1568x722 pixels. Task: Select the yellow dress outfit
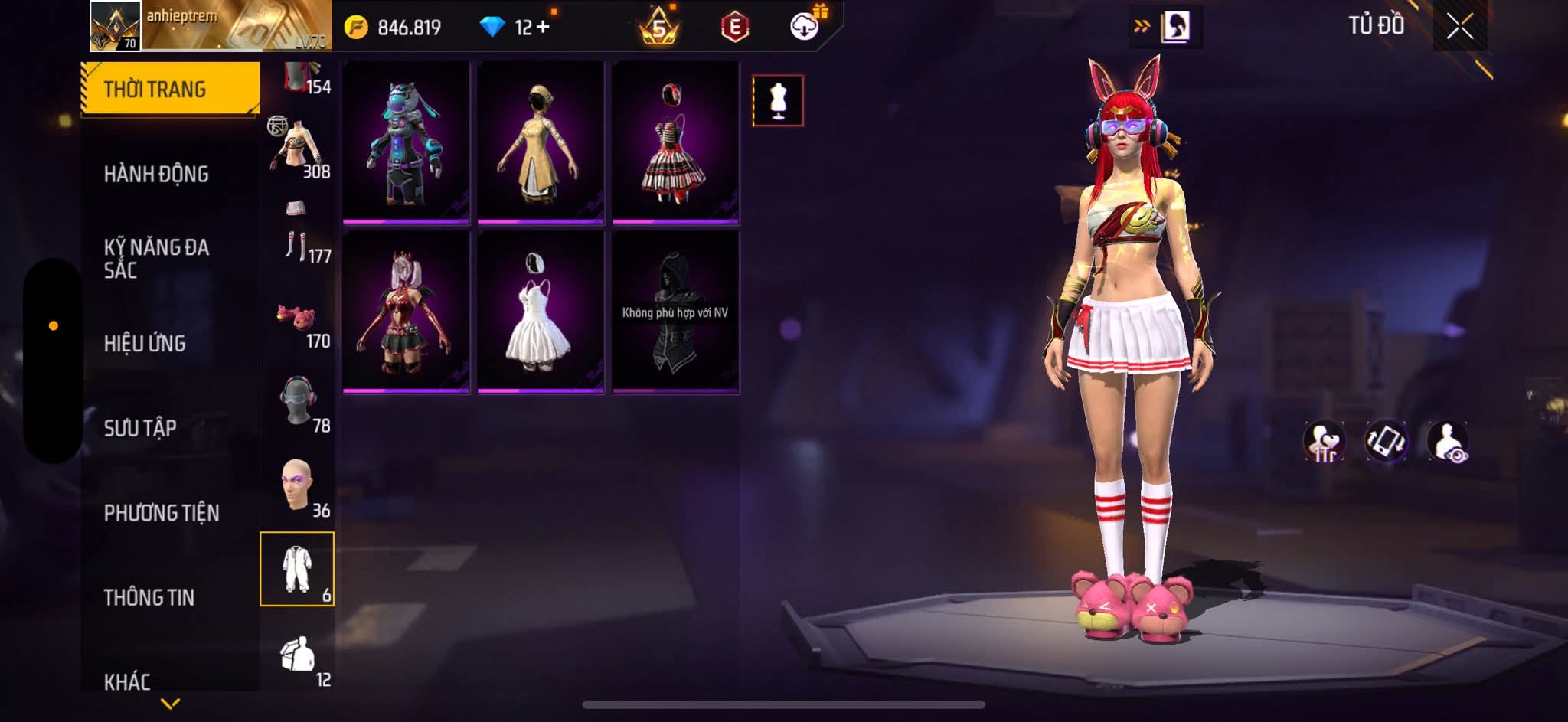pos(541,142)
